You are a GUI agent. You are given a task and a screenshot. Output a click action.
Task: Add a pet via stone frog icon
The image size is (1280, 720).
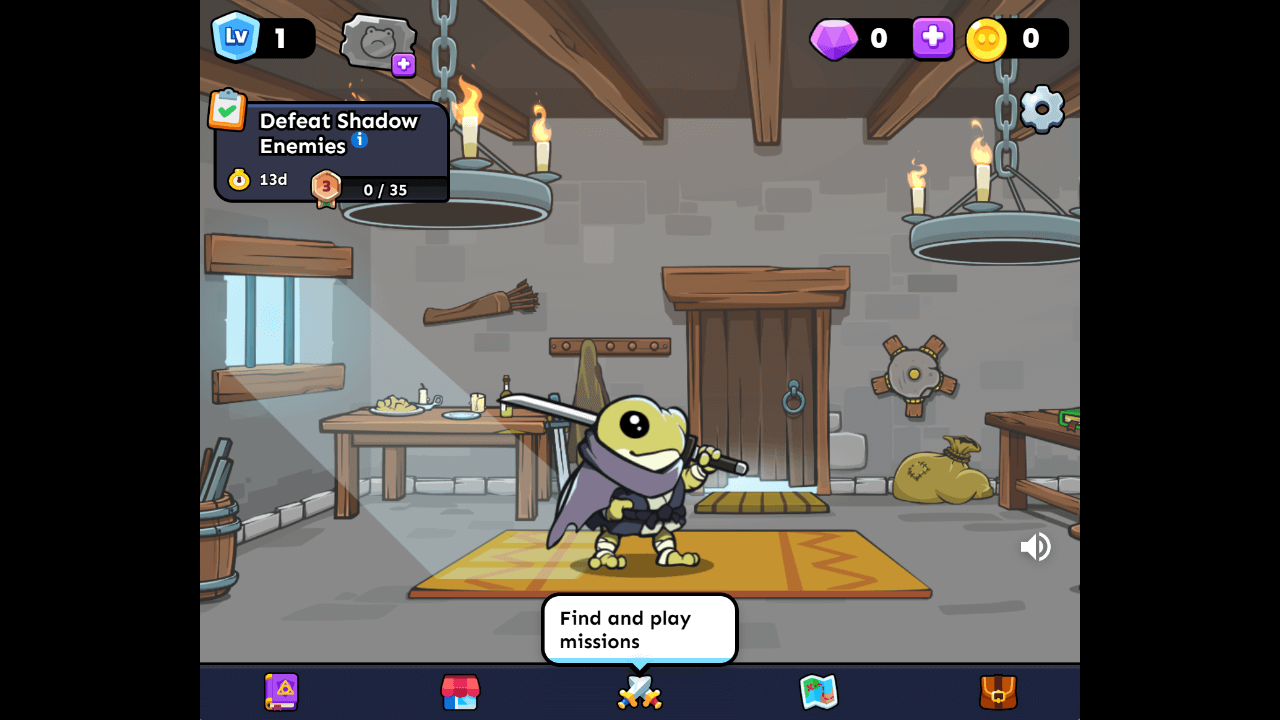click(379, 44)
